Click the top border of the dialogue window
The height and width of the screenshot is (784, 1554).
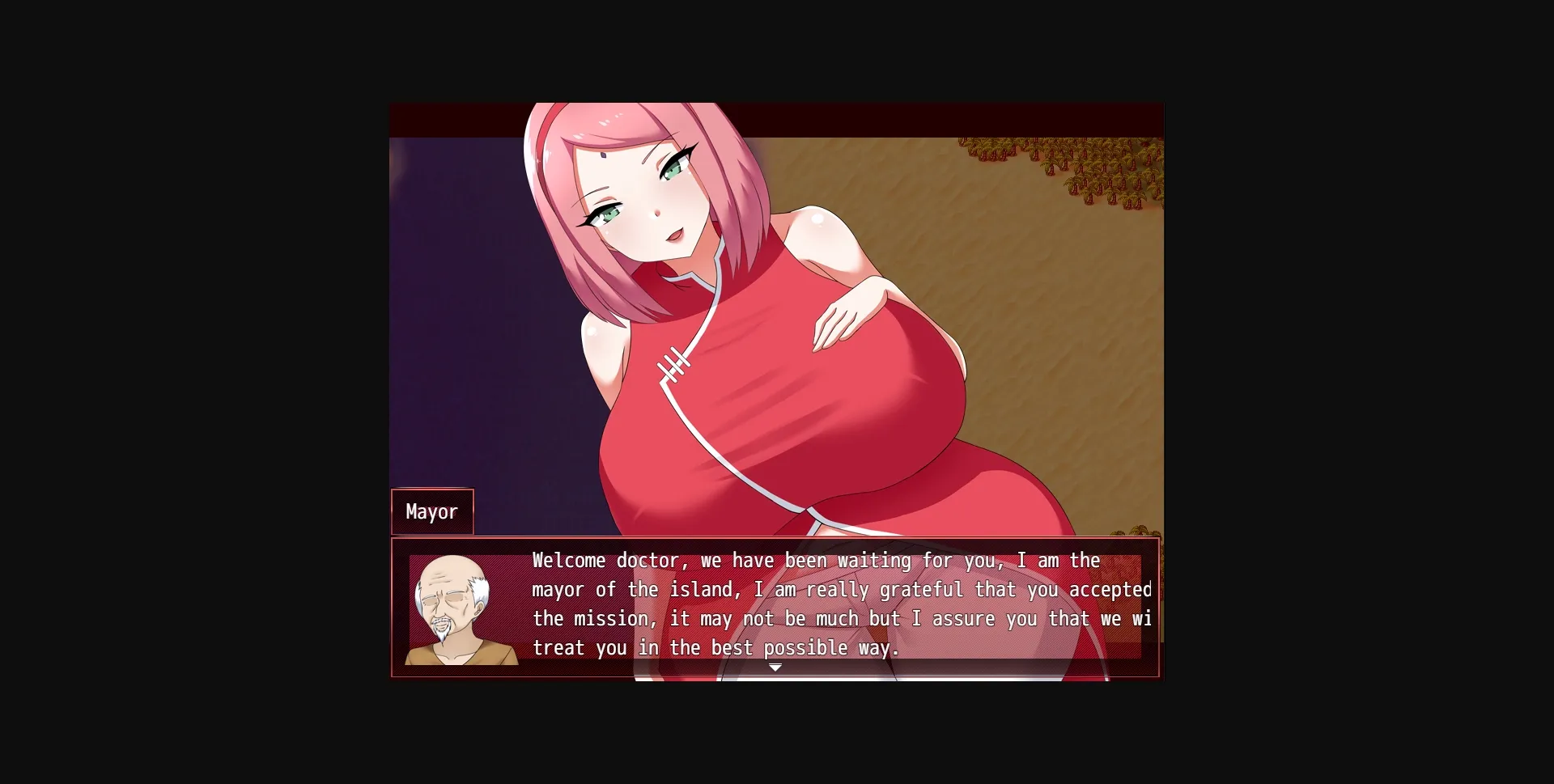(775, 540)
